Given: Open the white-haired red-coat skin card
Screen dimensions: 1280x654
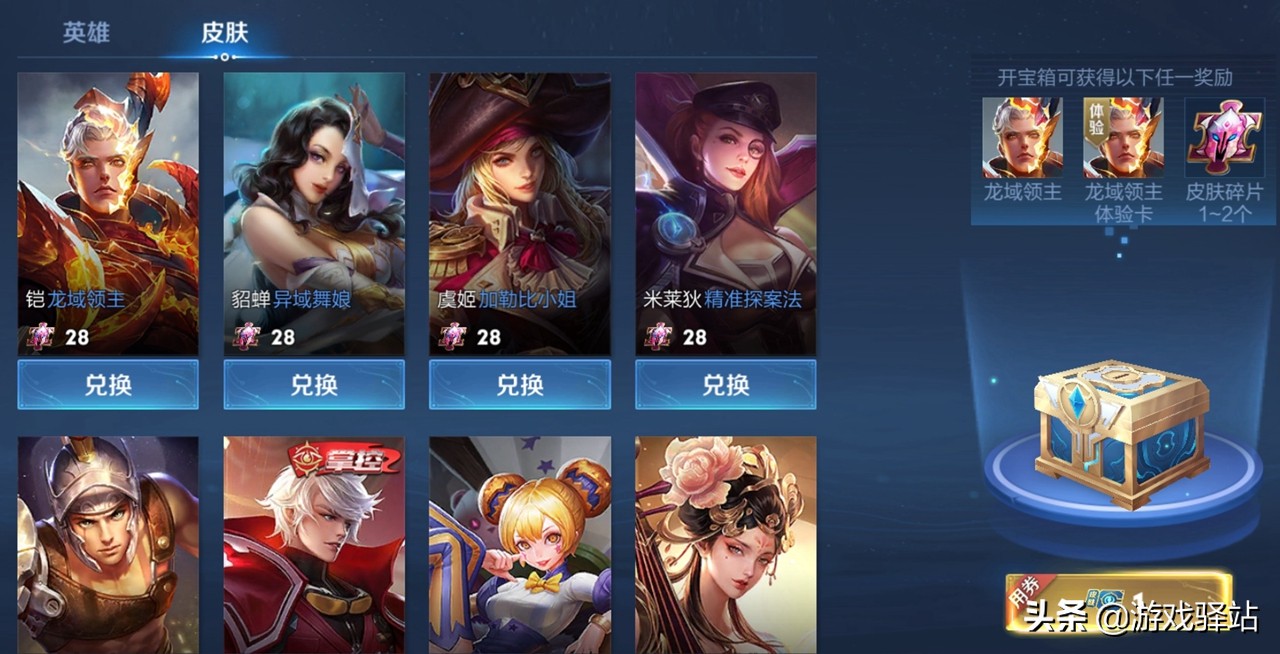Looking at the screenshot, I should (314, 544).
